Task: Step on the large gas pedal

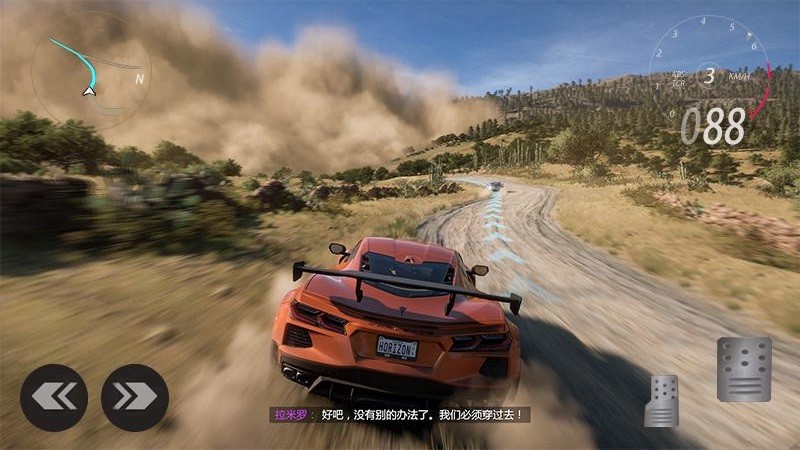Action: pos(743,369)
